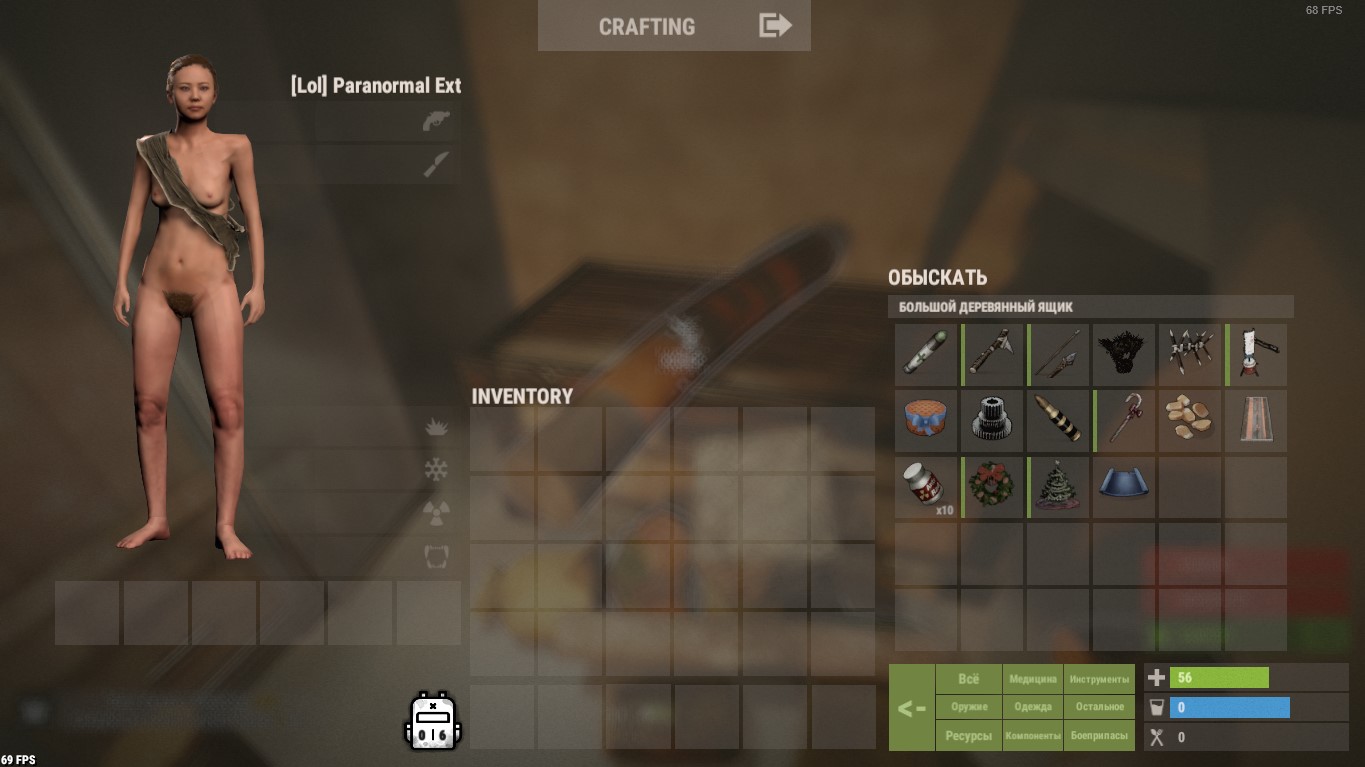Image resolution: width=1365 pixels, height=767 pixels.
Task: Select the gears component
Action: pyautogui.click(x=991, y=421)
